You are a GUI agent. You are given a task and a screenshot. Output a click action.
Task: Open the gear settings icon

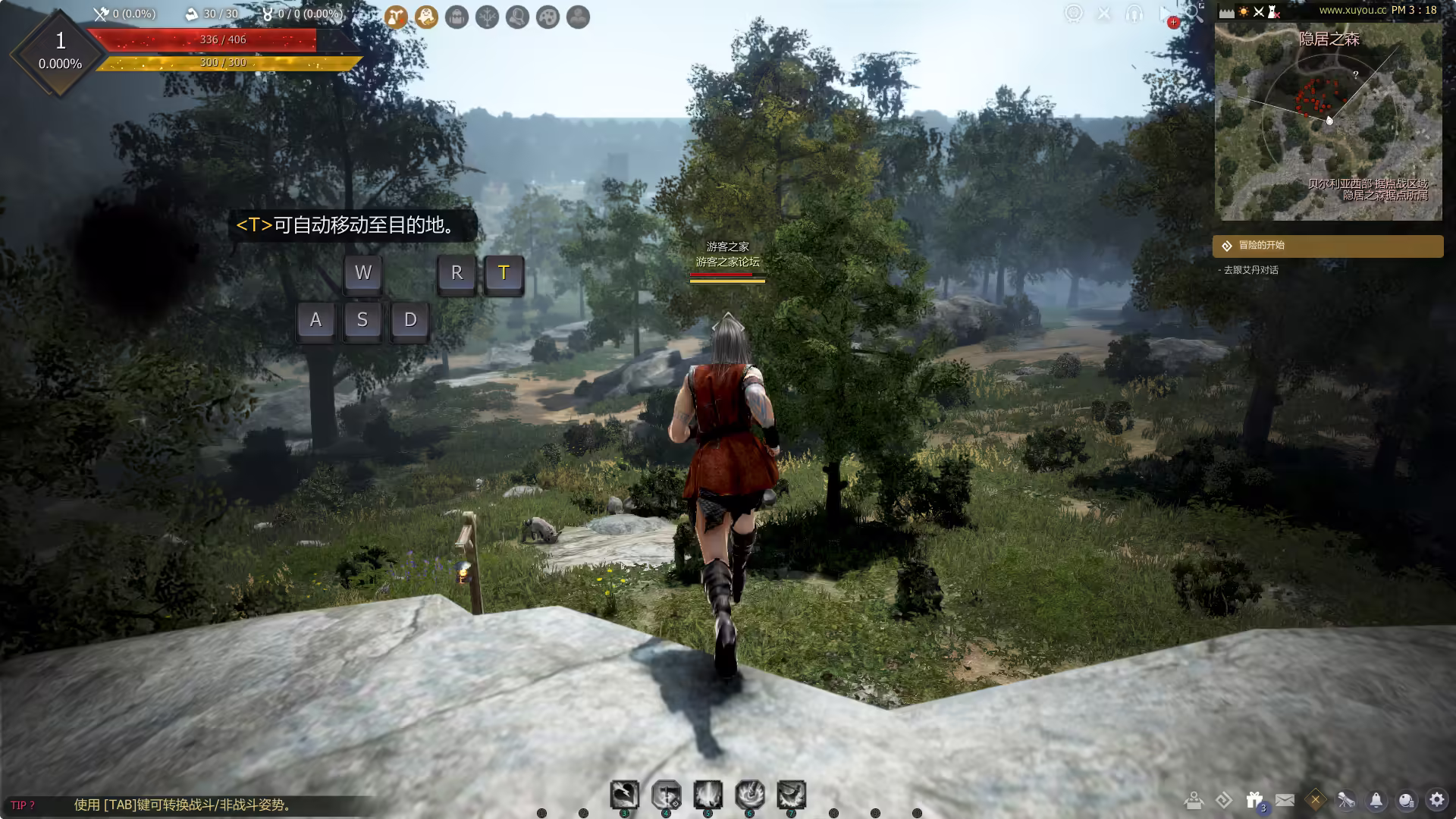(1436, 799)
